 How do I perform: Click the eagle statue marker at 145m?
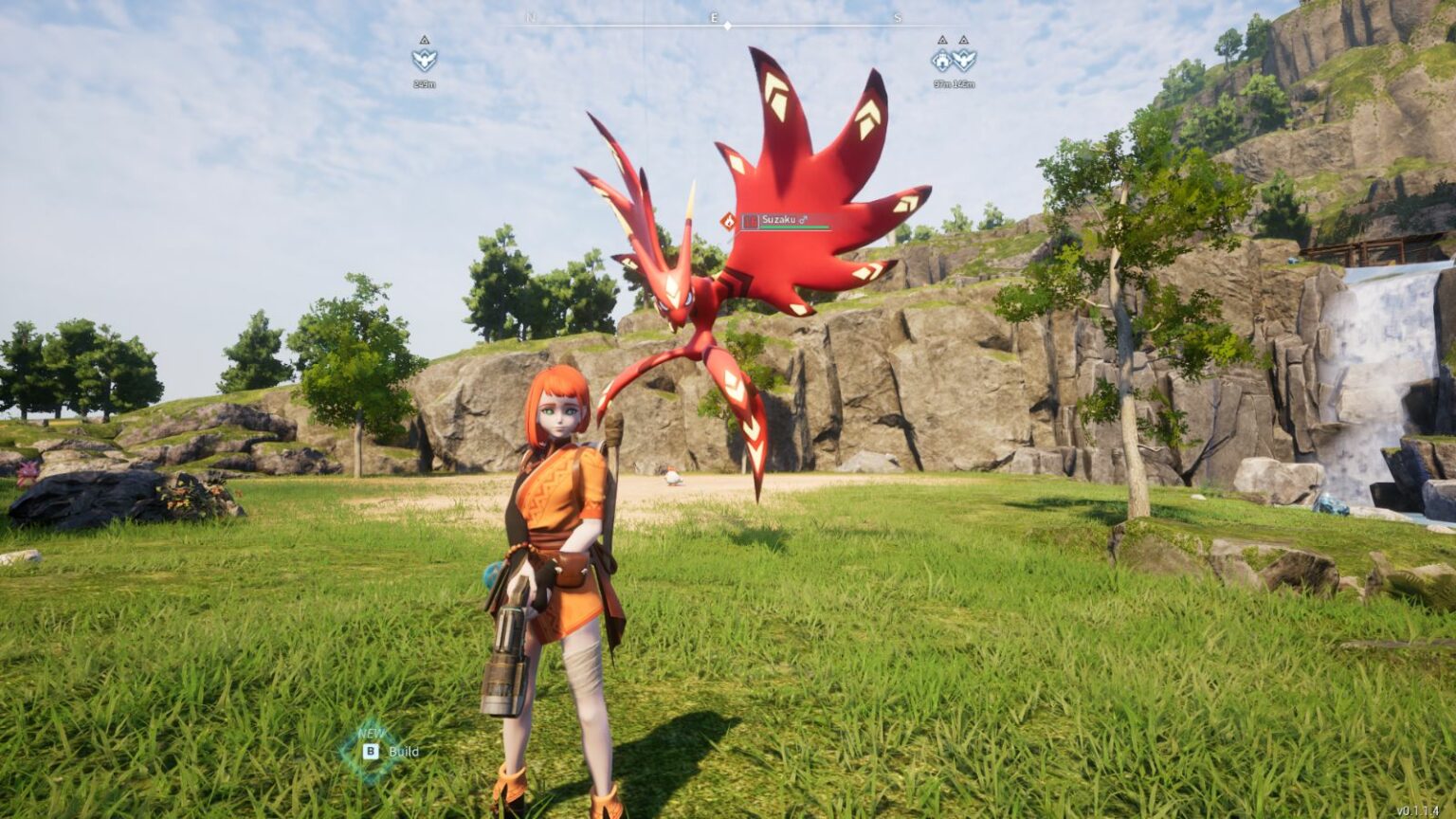click(964, 61)
